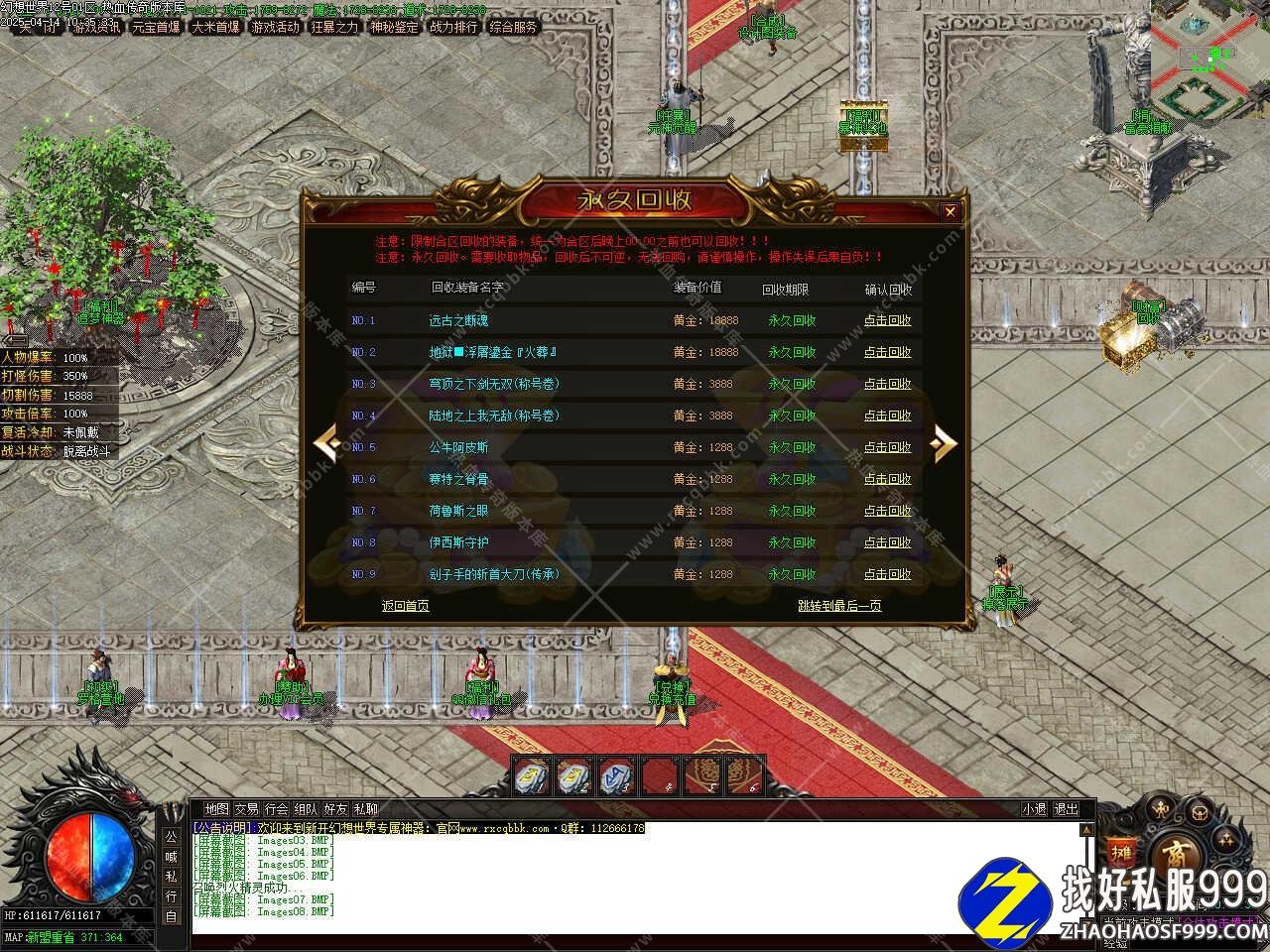
Task: Click the 小退 button
Action: [1034, 809]
